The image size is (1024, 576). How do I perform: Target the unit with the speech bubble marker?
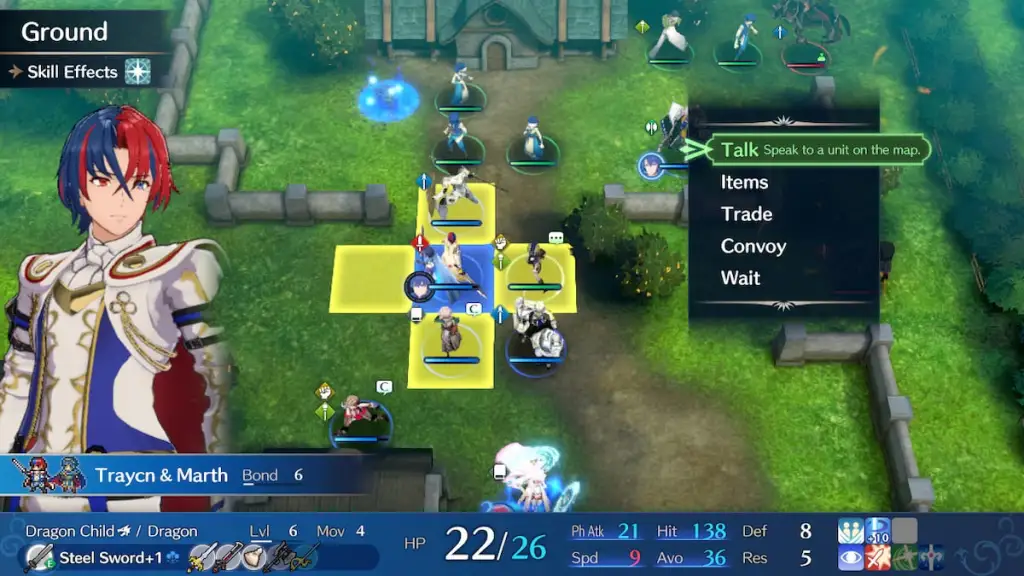[537, 266]
